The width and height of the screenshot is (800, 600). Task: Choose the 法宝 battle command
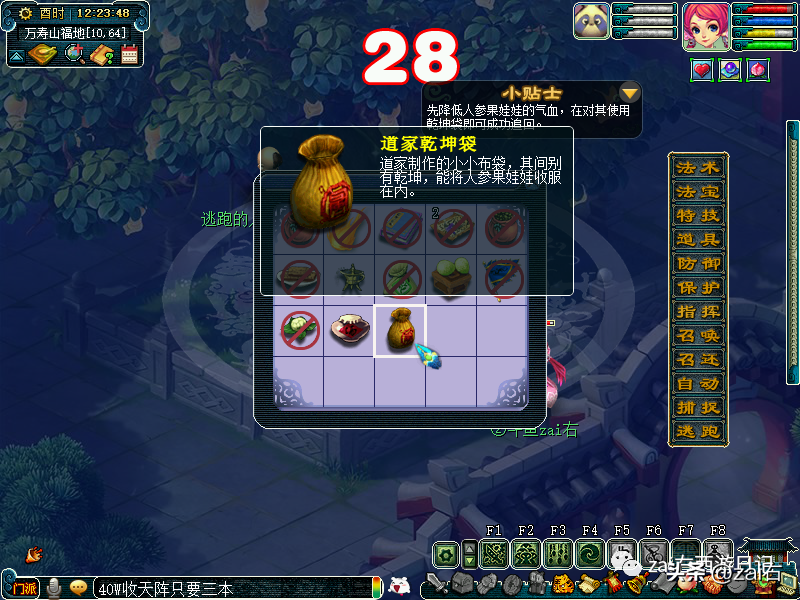point(698,191)
